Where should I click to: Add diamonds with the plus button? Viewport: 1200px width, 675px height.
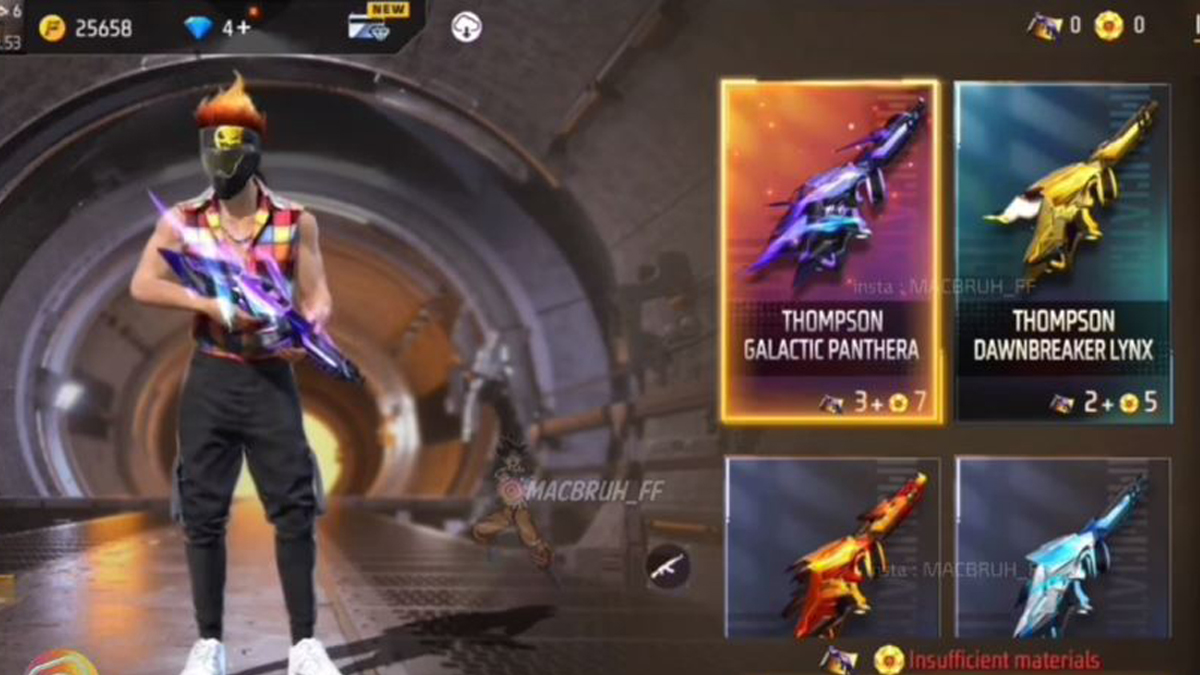tap(243, 27)
